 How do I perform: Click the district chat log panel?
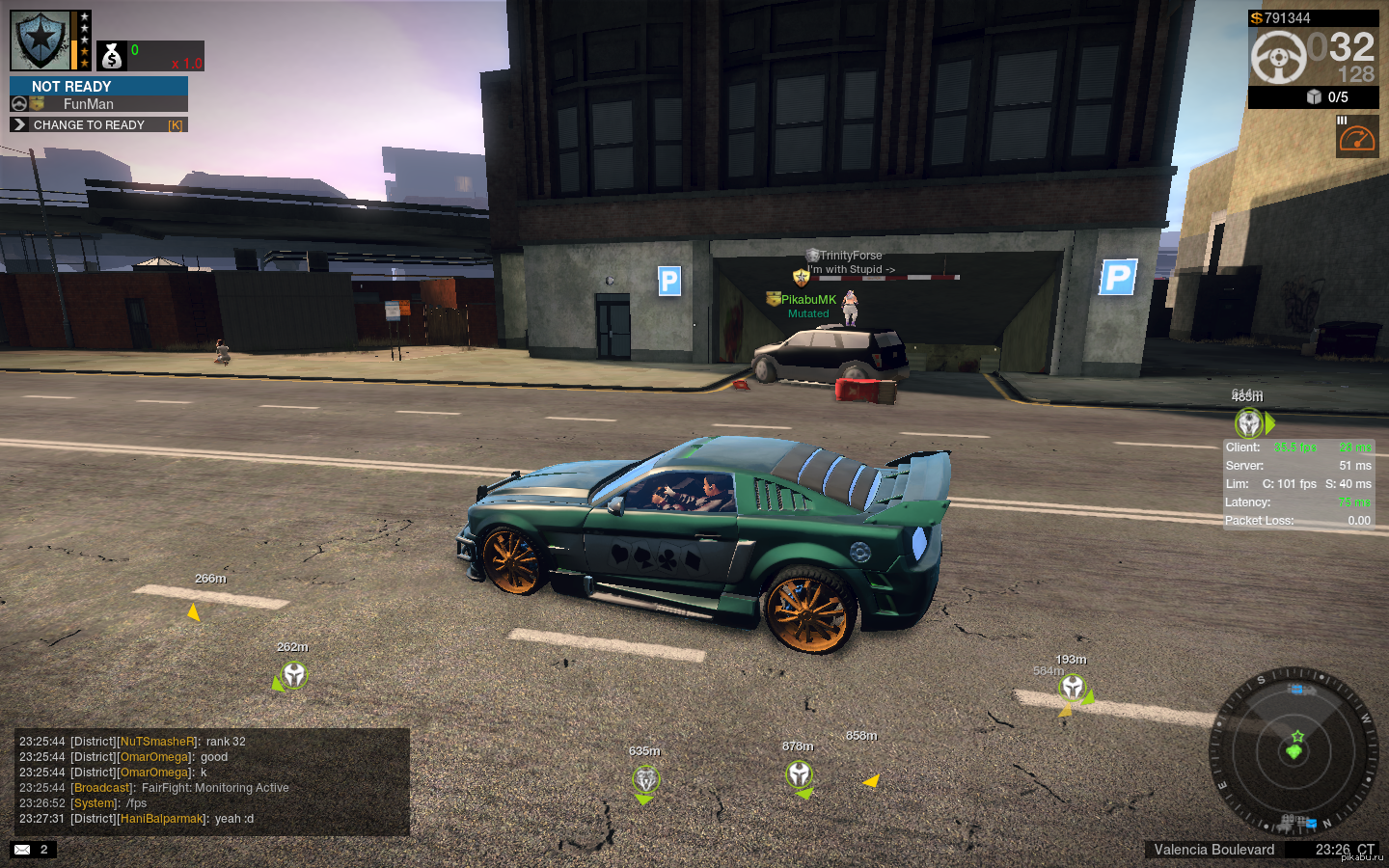pyautogui.click(x=211, y=780)
